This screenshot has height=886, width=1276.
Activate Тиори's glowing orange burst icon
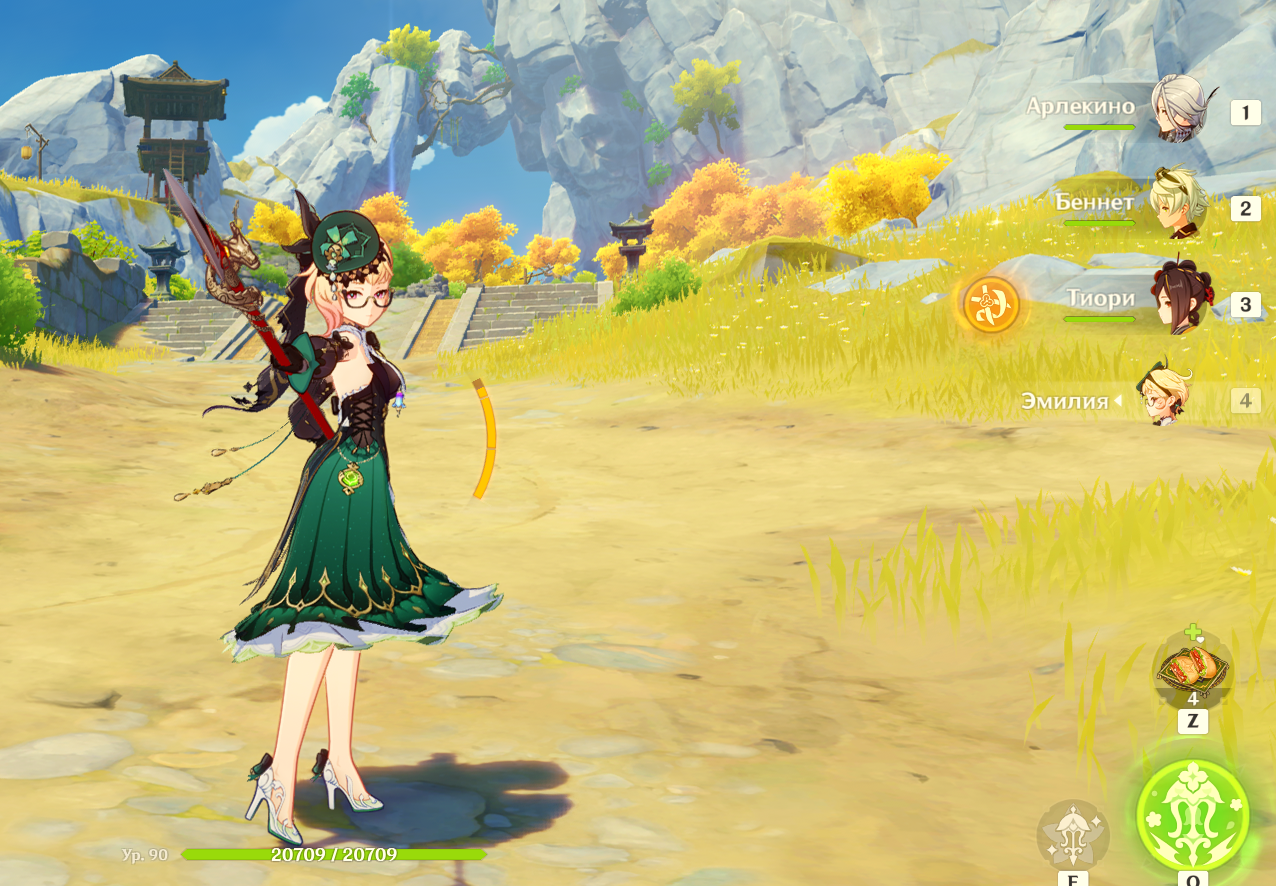coord(991,305)
